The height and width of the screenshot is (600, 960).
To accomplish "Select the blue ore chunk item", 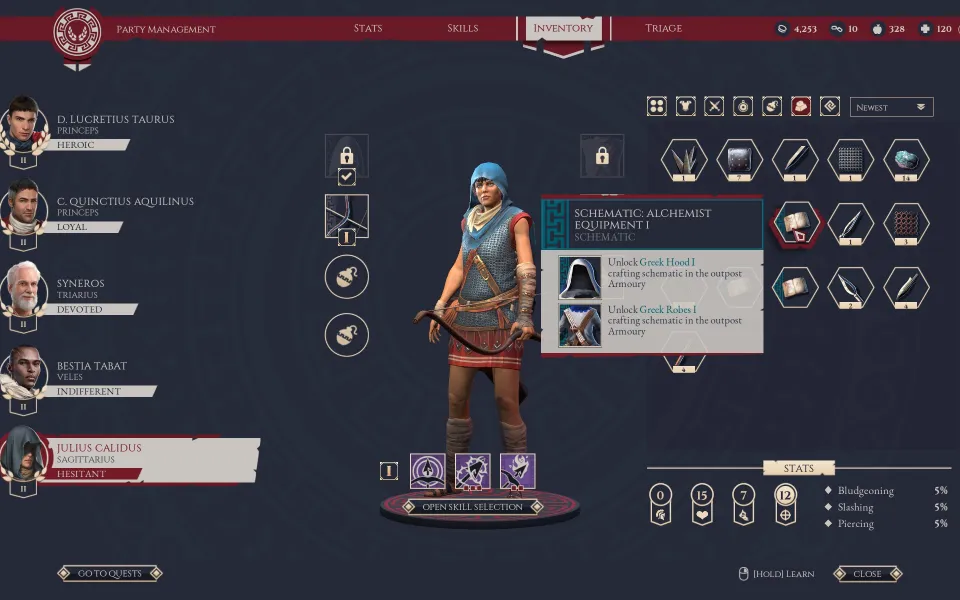I will point(906,160).
